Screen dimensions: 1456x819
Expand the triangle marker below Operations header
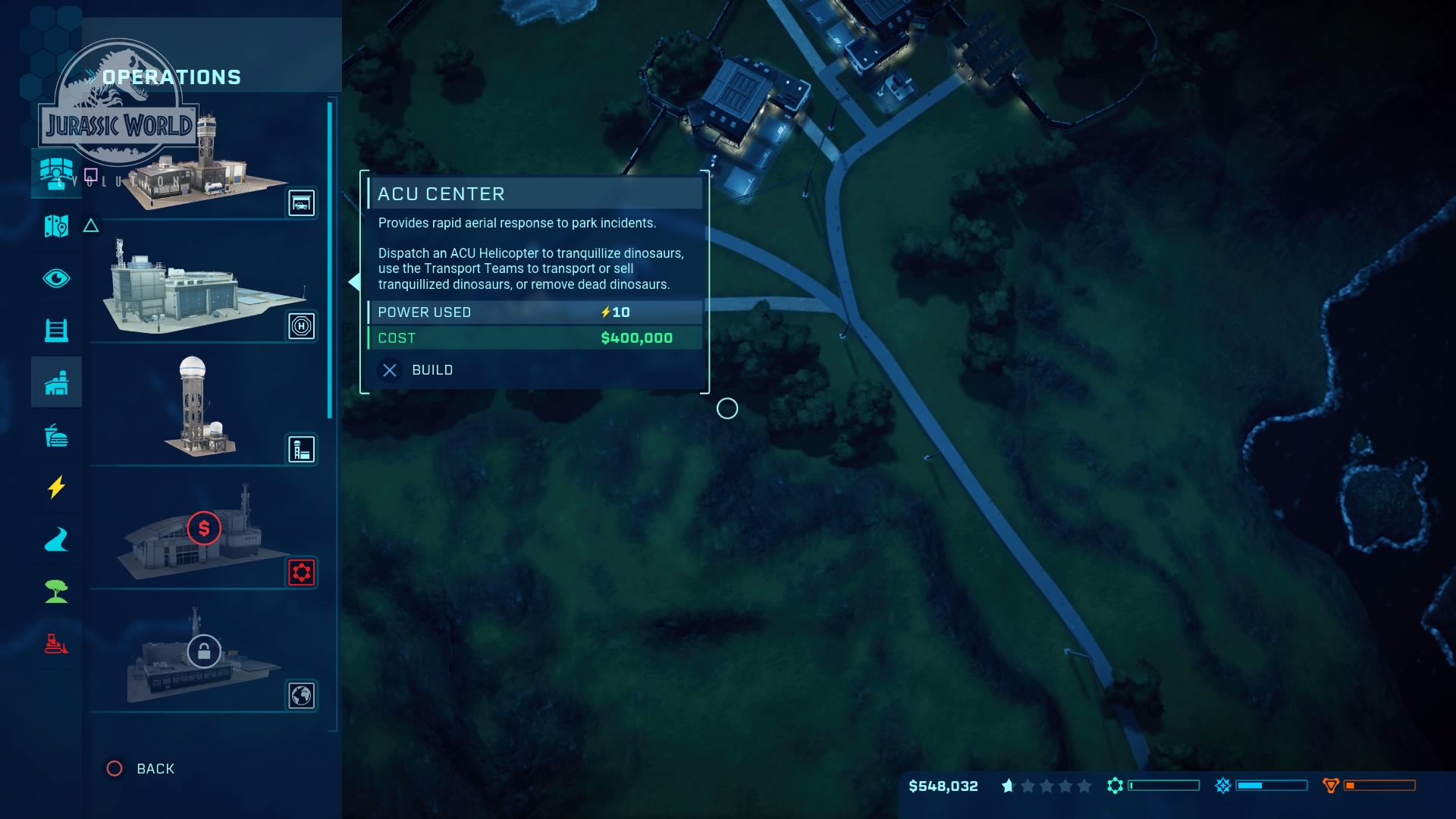pyautogui.click(x=91, y=225)
